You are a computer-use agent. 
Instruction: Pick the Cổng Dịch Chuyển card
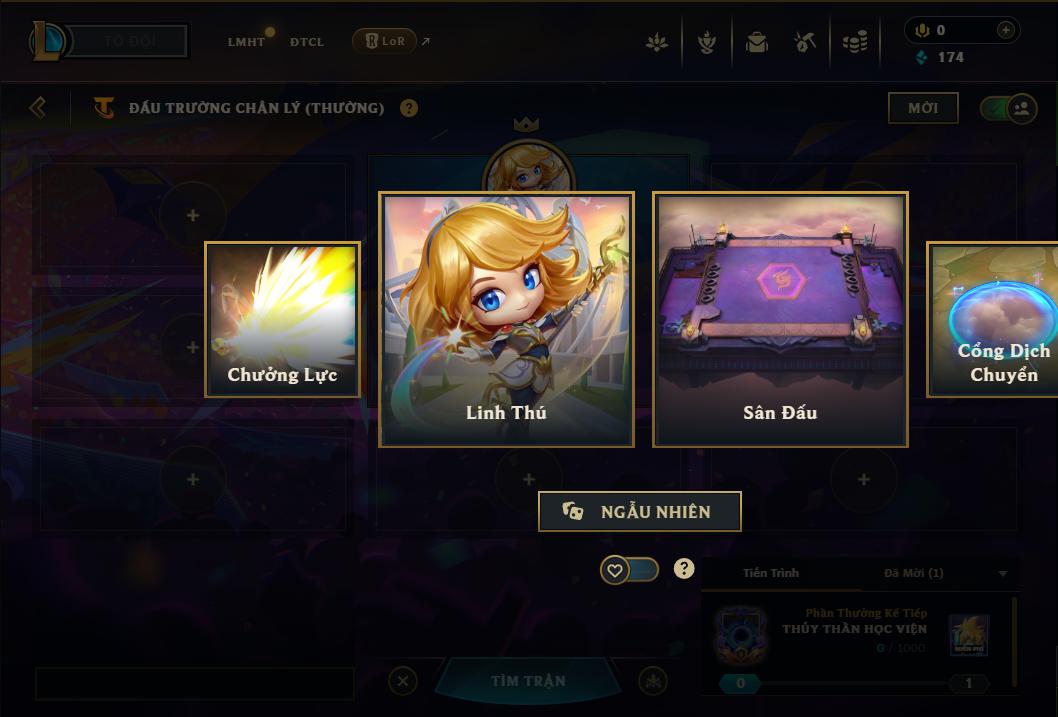pyautogui.click(x=993, y=320)
